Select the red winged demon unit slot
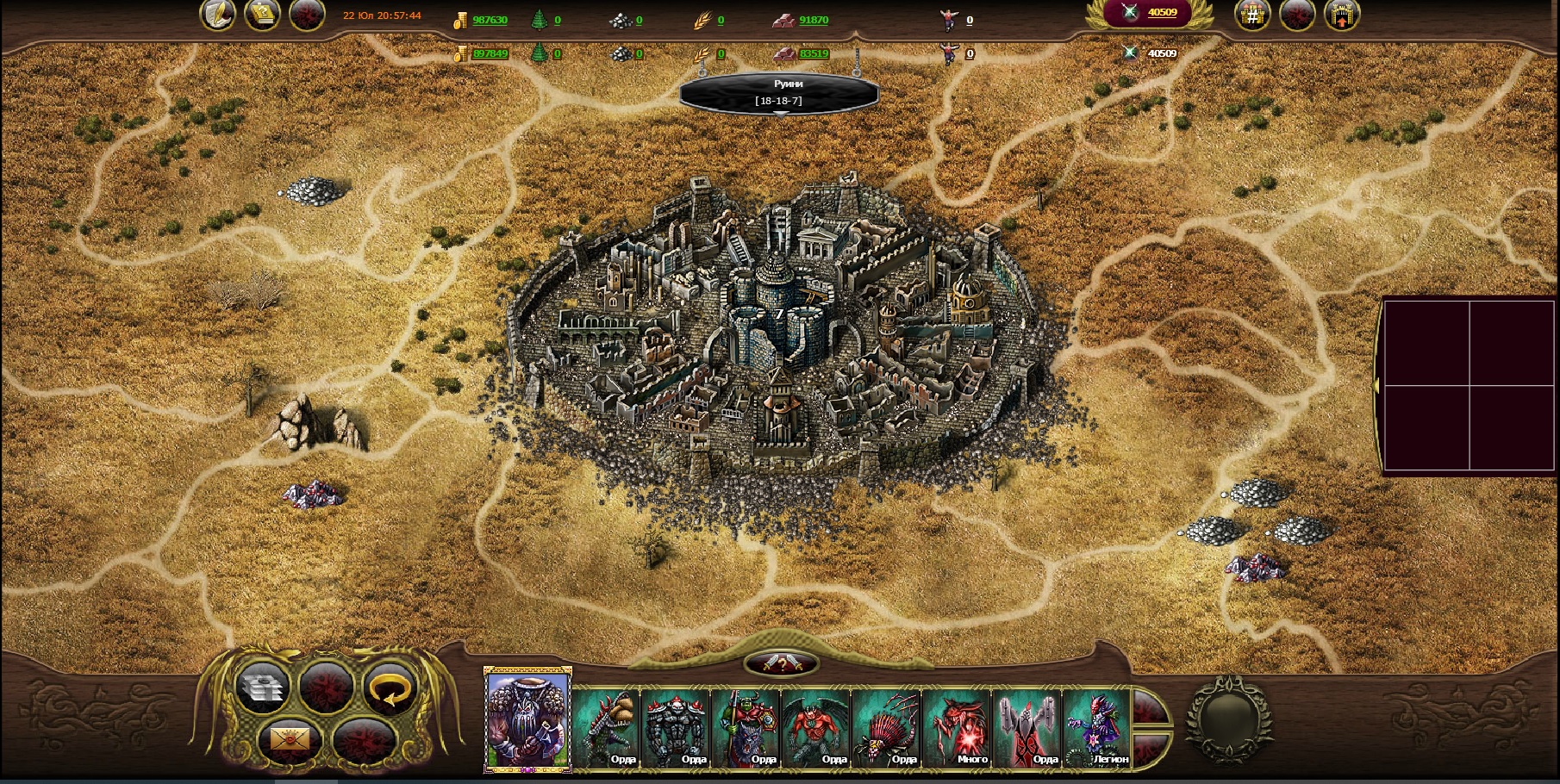 [816, 728]
